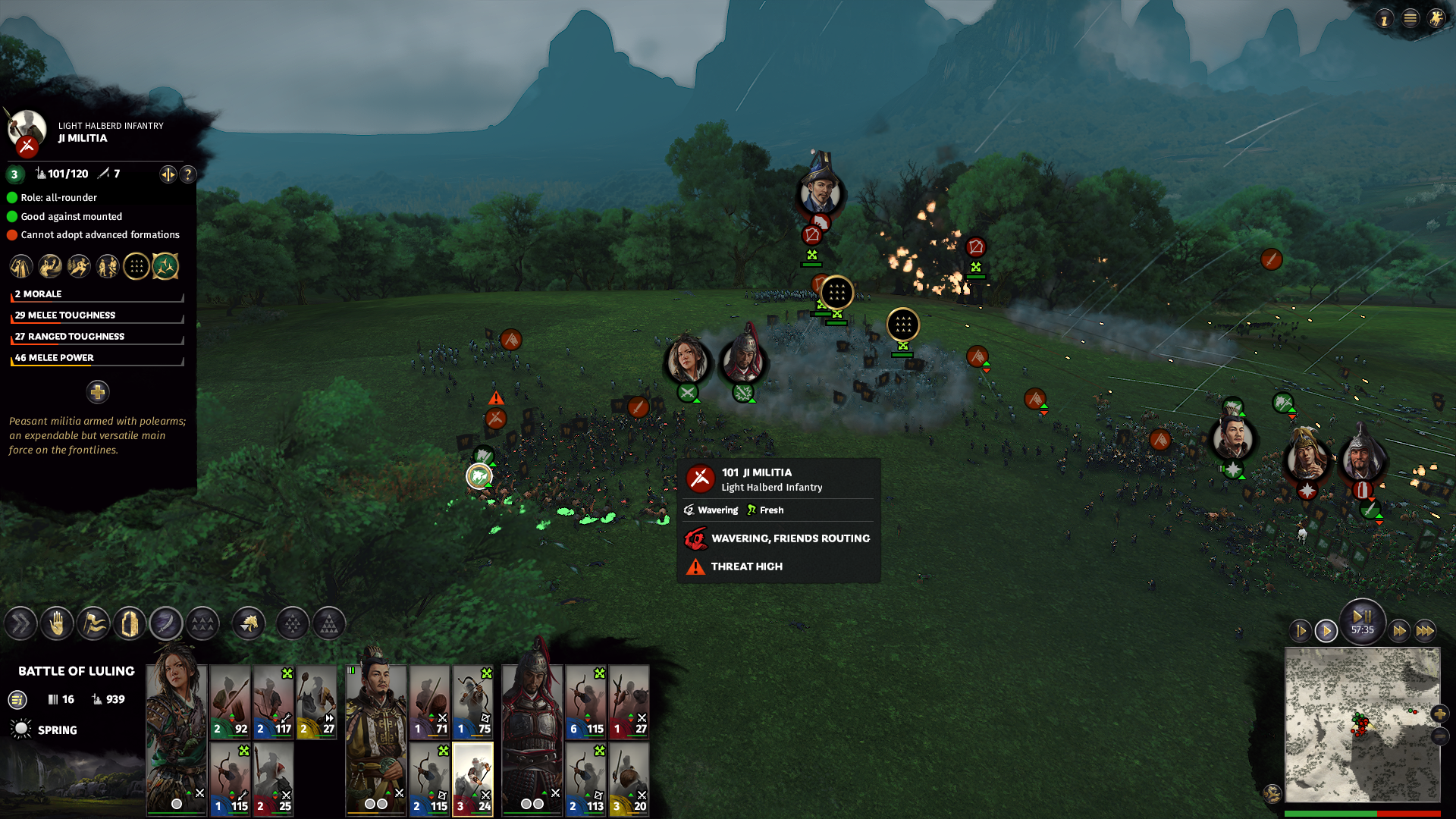Toggle the pause/play battle button
This screenshot has width=1456, height=819.
pos(1362,618)
